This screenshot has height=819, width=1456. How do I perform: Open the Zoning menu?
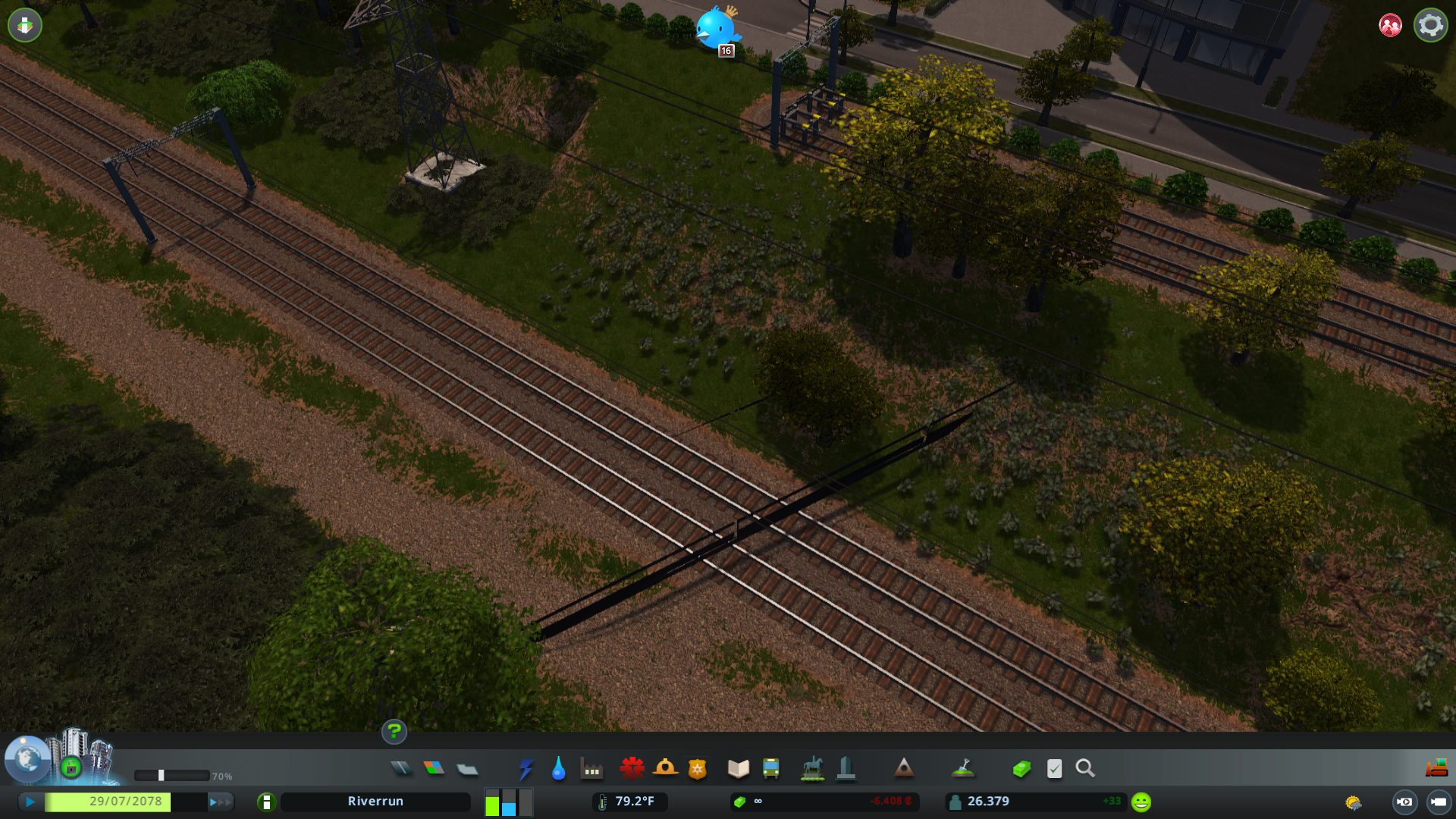tap(435, 769)
